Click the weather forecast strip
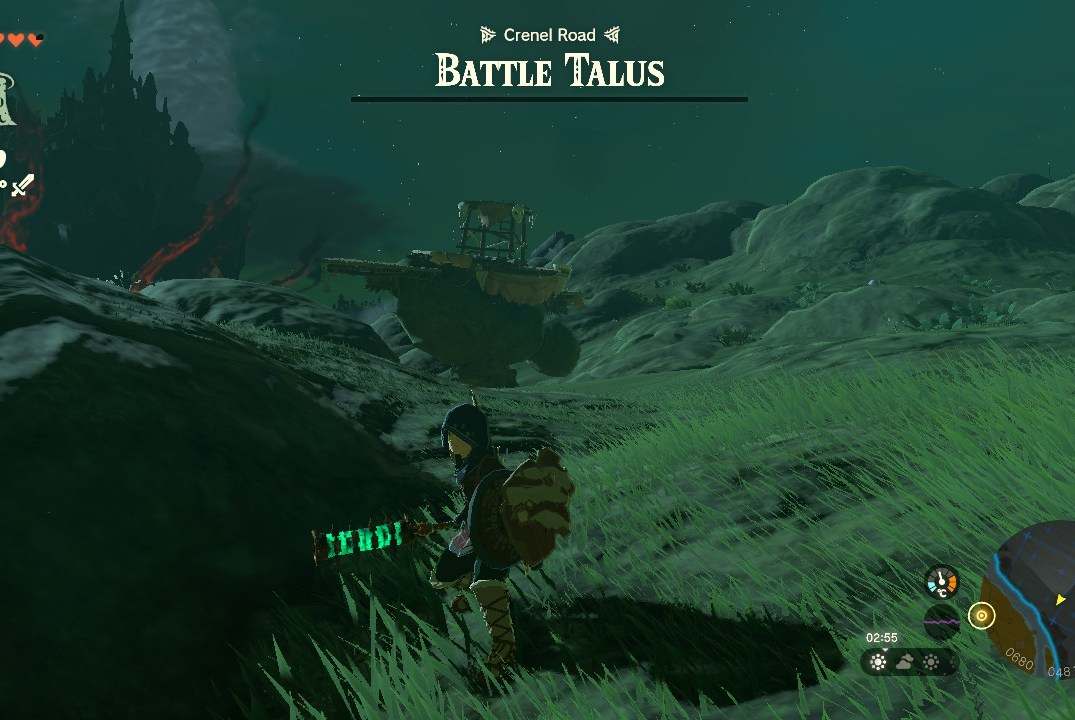Screen dimensions: 1075x720 907,662
